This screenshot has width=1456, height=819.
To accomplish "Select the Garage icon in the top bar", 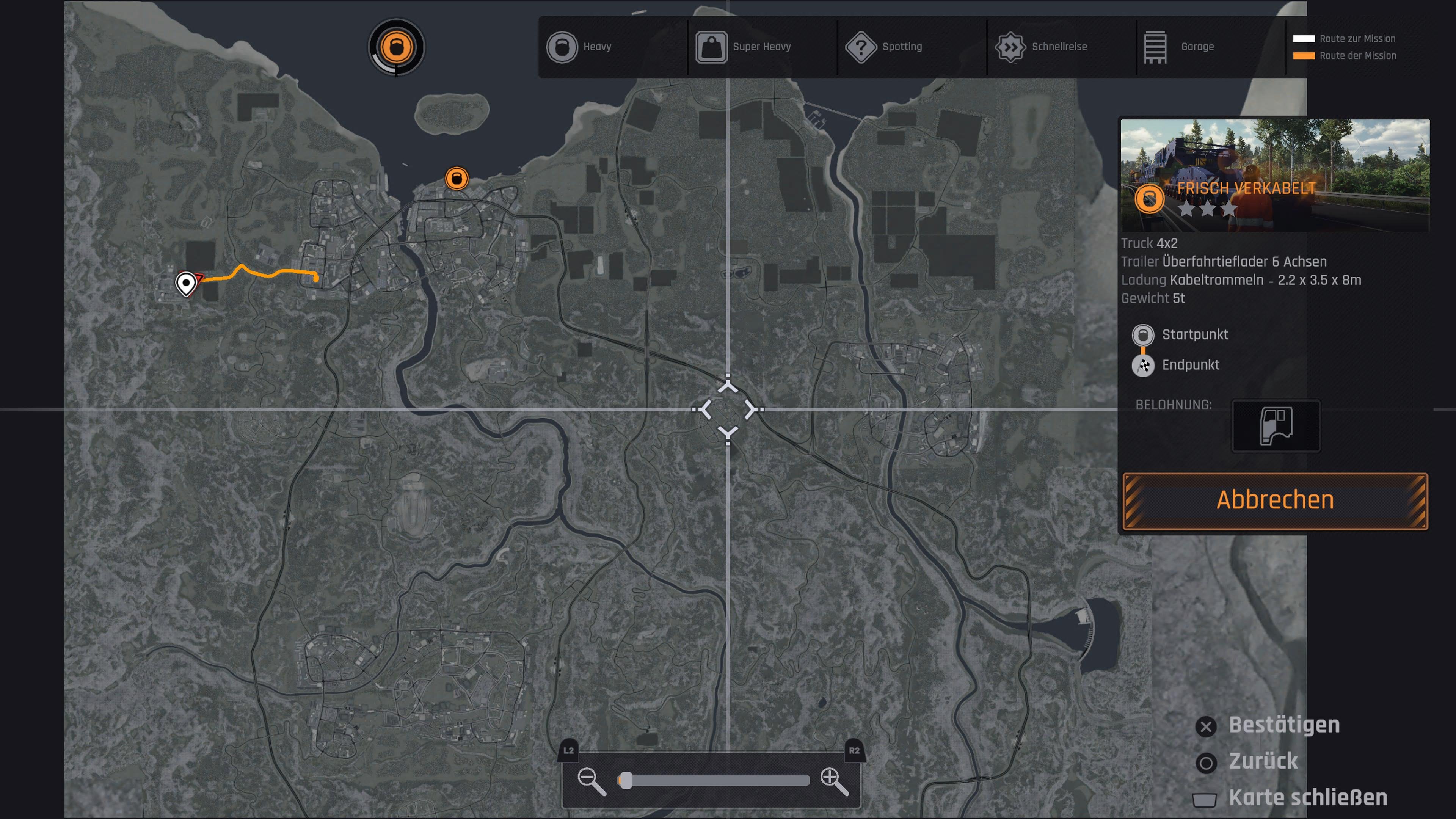I will 1155,47.
